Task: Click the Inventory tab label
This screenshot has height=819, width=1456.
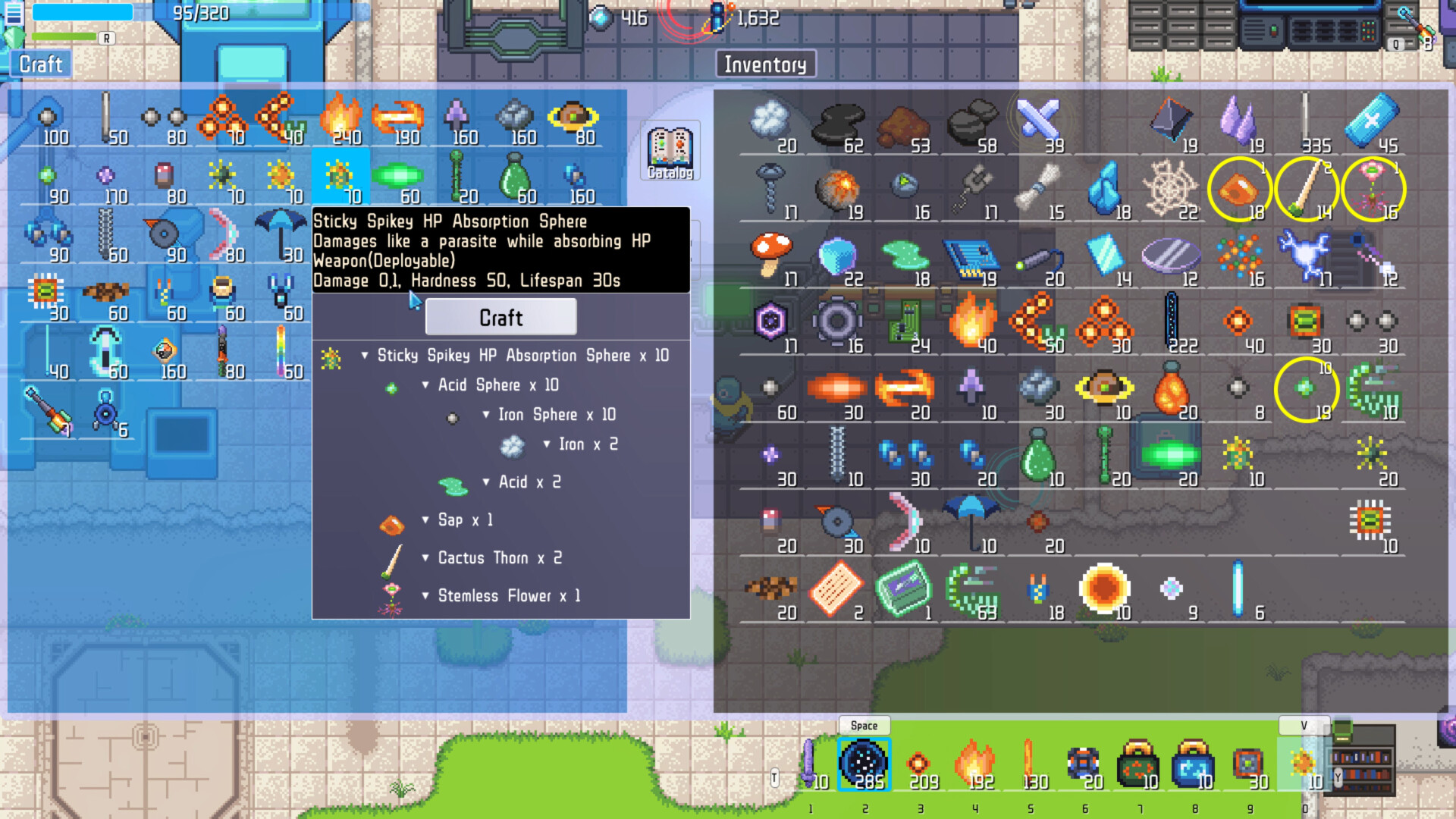Action: [x=764, y=64]
